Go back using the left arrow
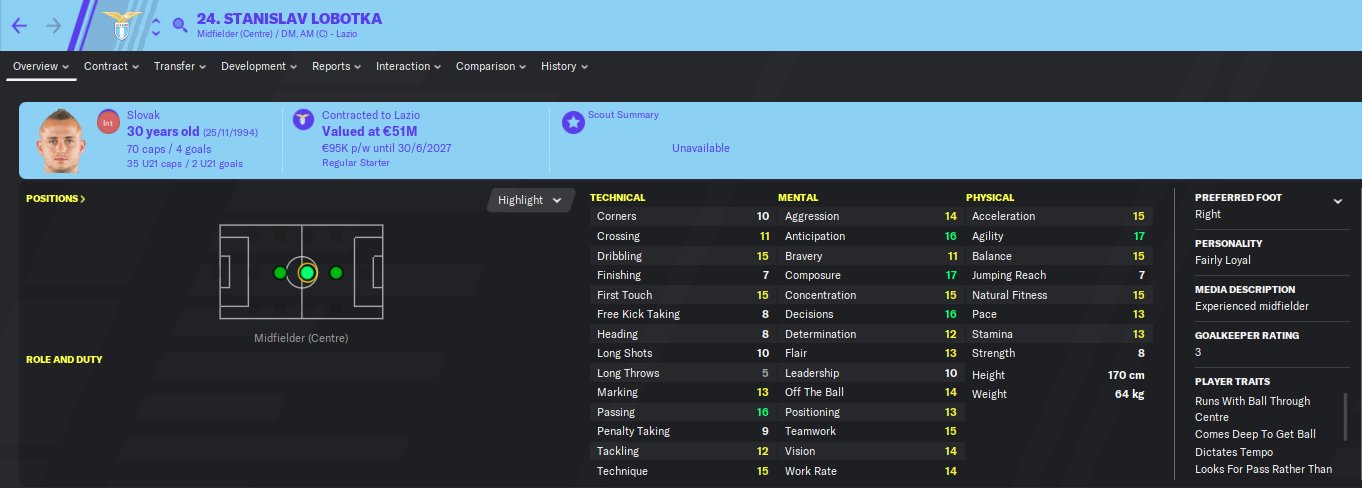 click(x=19, y=25)
